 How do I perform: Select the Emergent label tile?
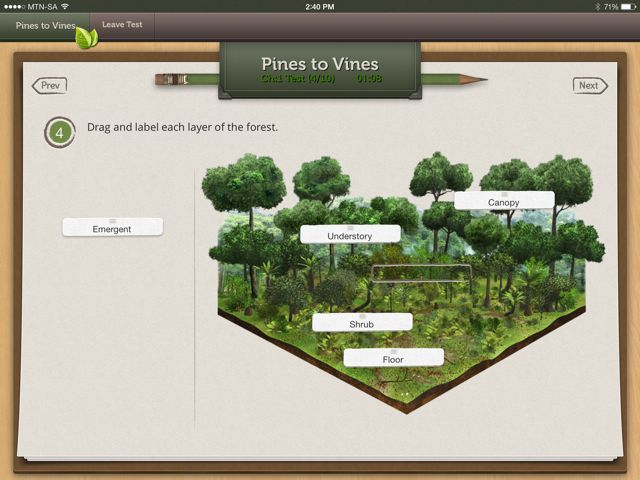112,227
